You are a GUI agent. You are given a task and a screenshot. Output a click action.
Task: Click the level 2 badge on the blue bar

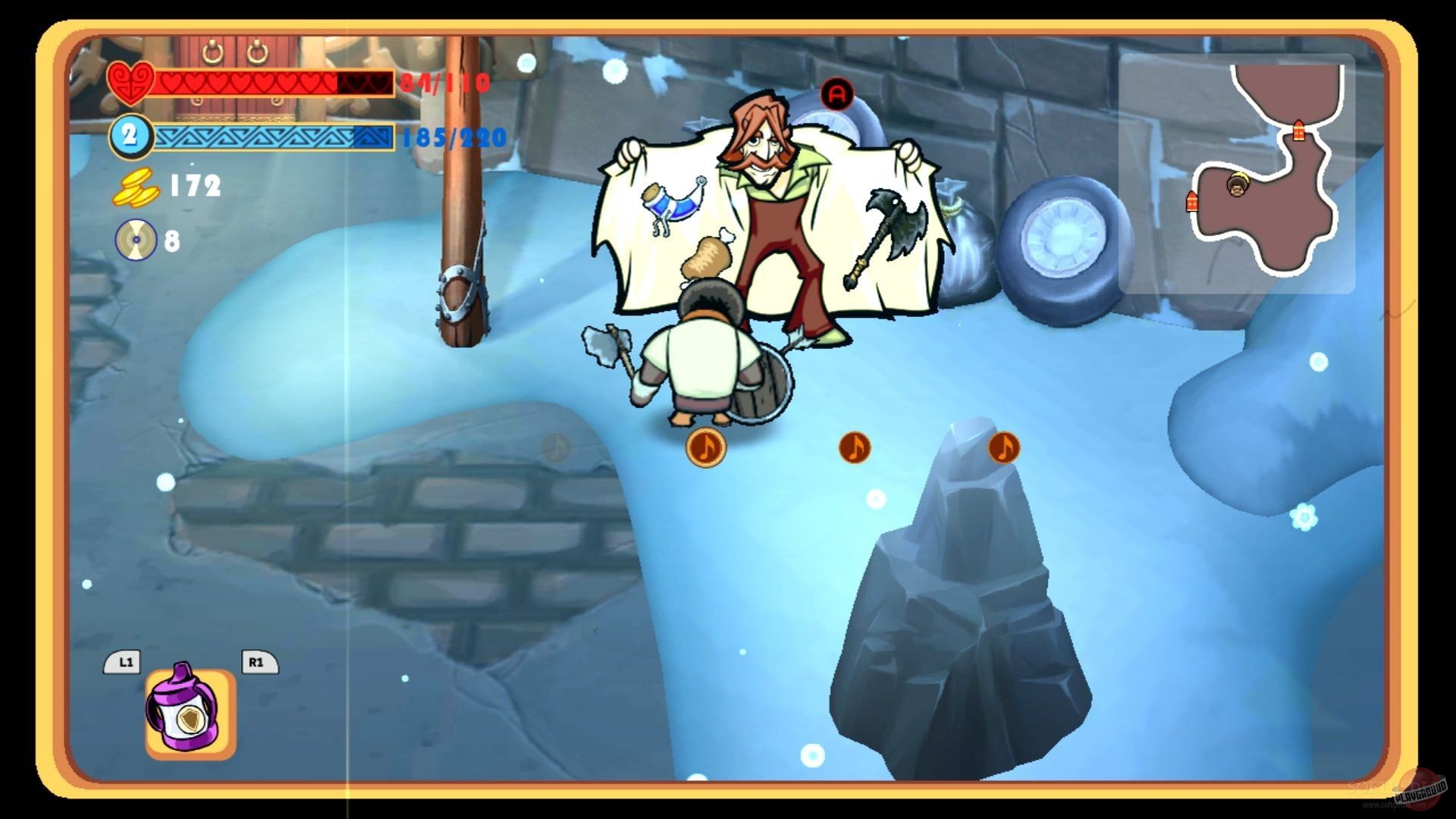click(132, 137)
